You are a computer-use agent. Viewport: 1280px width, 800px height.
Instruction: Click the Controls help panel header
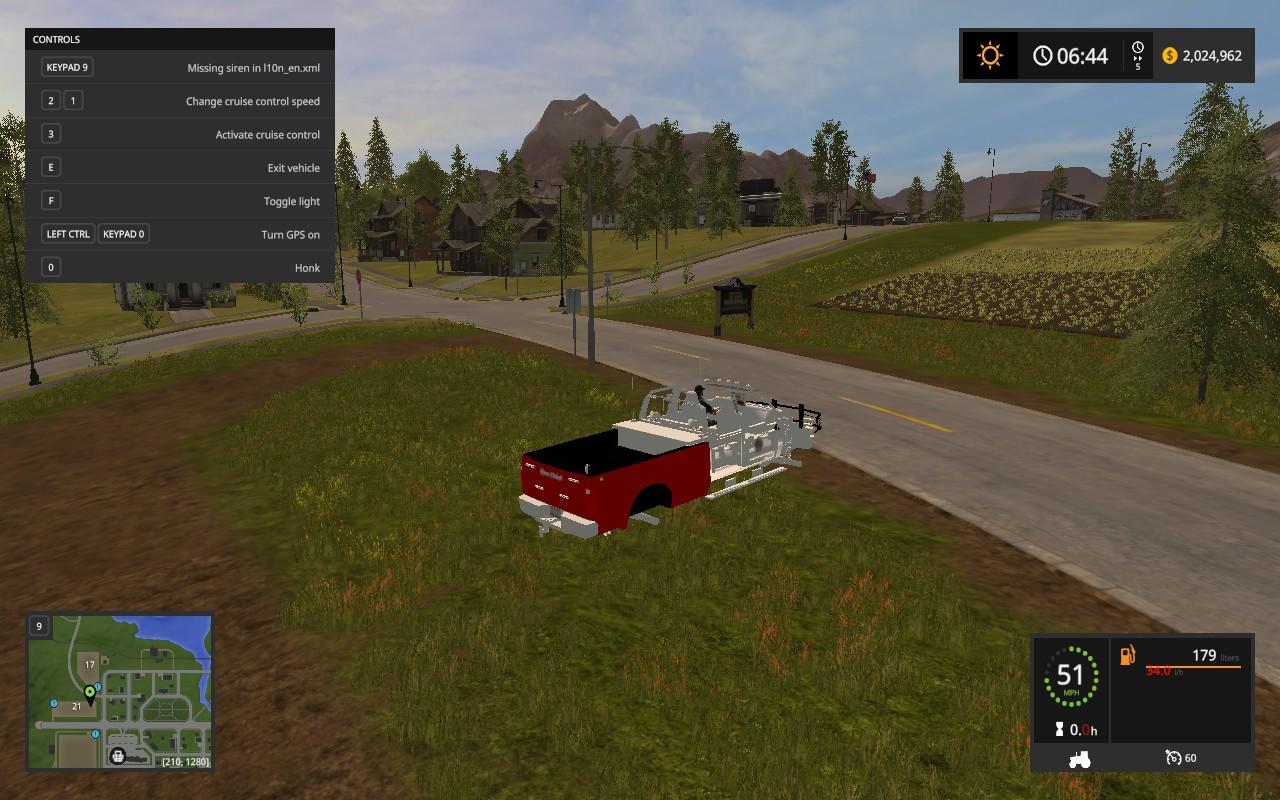pos(180,39)
